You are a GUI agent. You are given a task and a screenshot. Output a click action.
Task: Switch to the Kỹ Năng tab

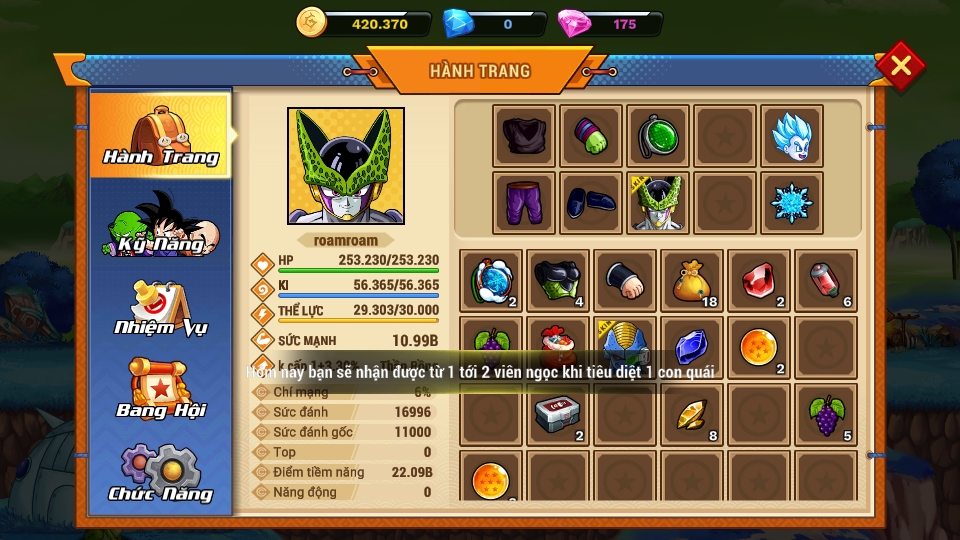point(160,223)
